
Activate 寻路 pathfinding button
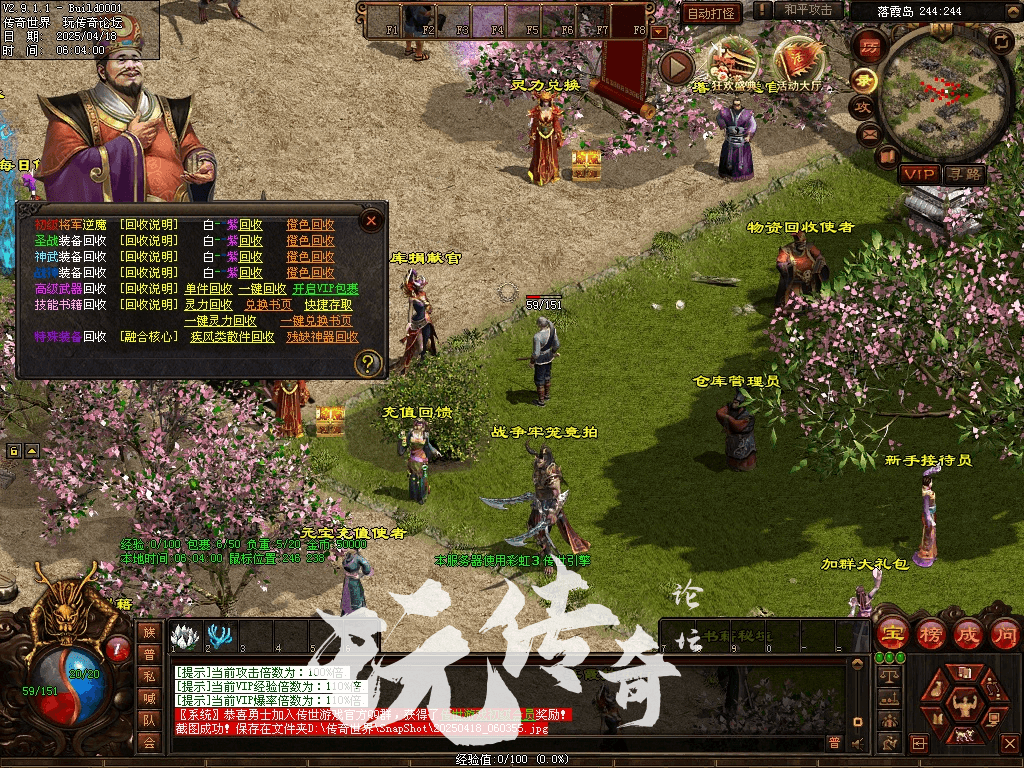pyautogui.click(x=964, y=174)
